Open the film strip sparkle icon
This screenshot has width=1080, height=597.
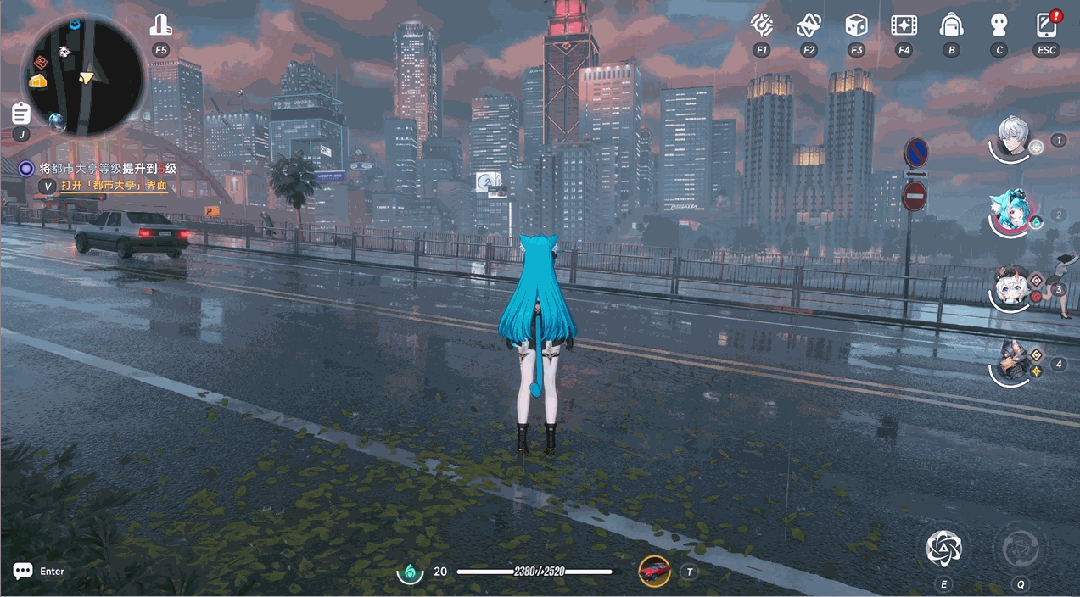coord(904,25)
